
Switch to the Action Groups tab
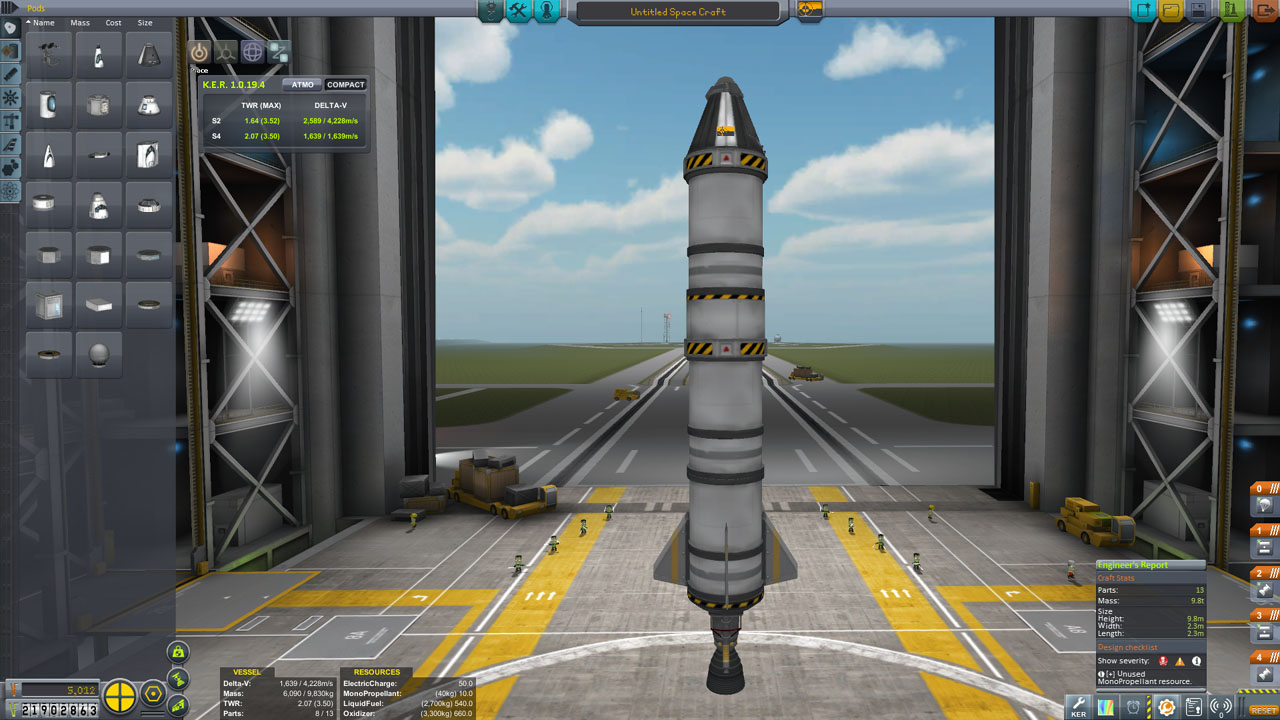[517, 13]
